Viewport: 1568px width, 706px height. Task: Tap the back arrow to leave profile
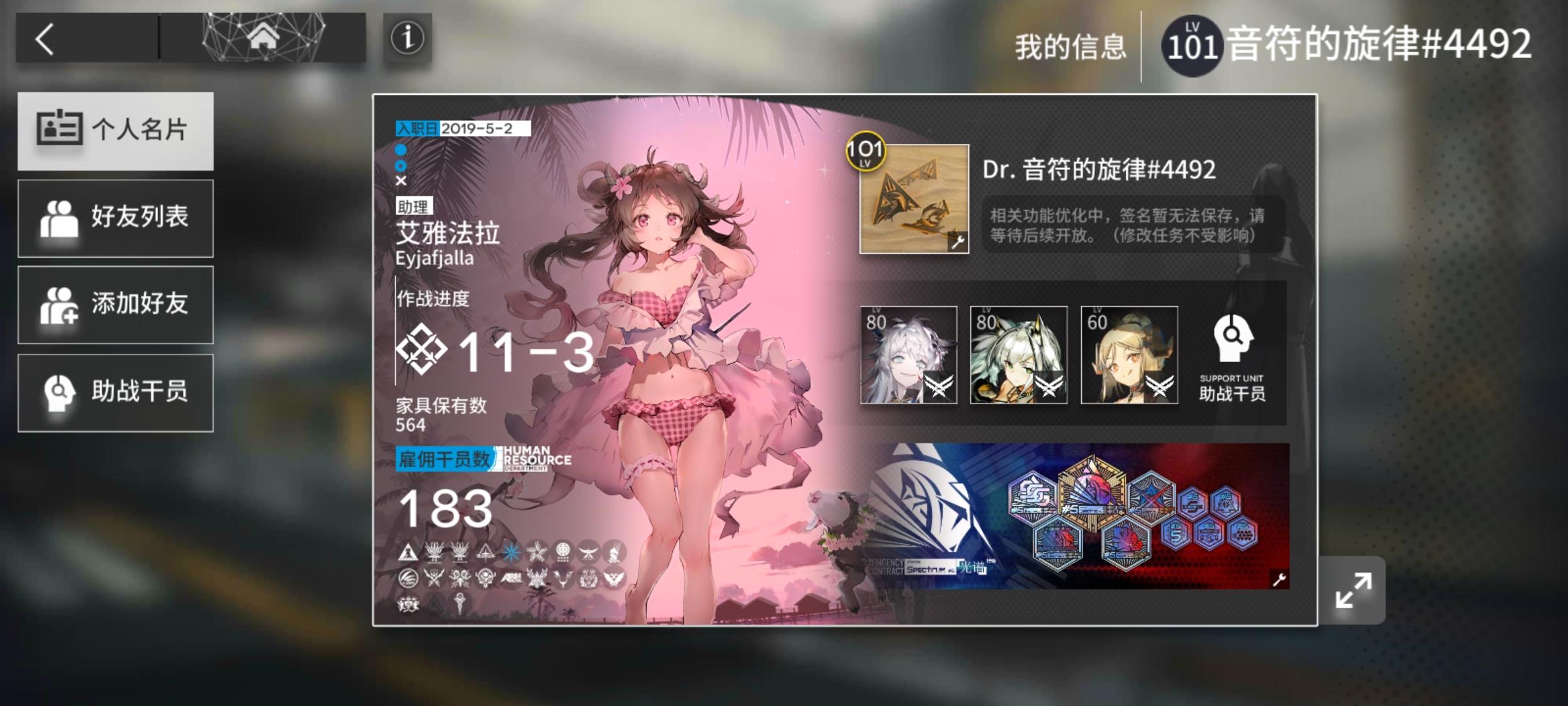pyautogui.click(x=45, y=41)
